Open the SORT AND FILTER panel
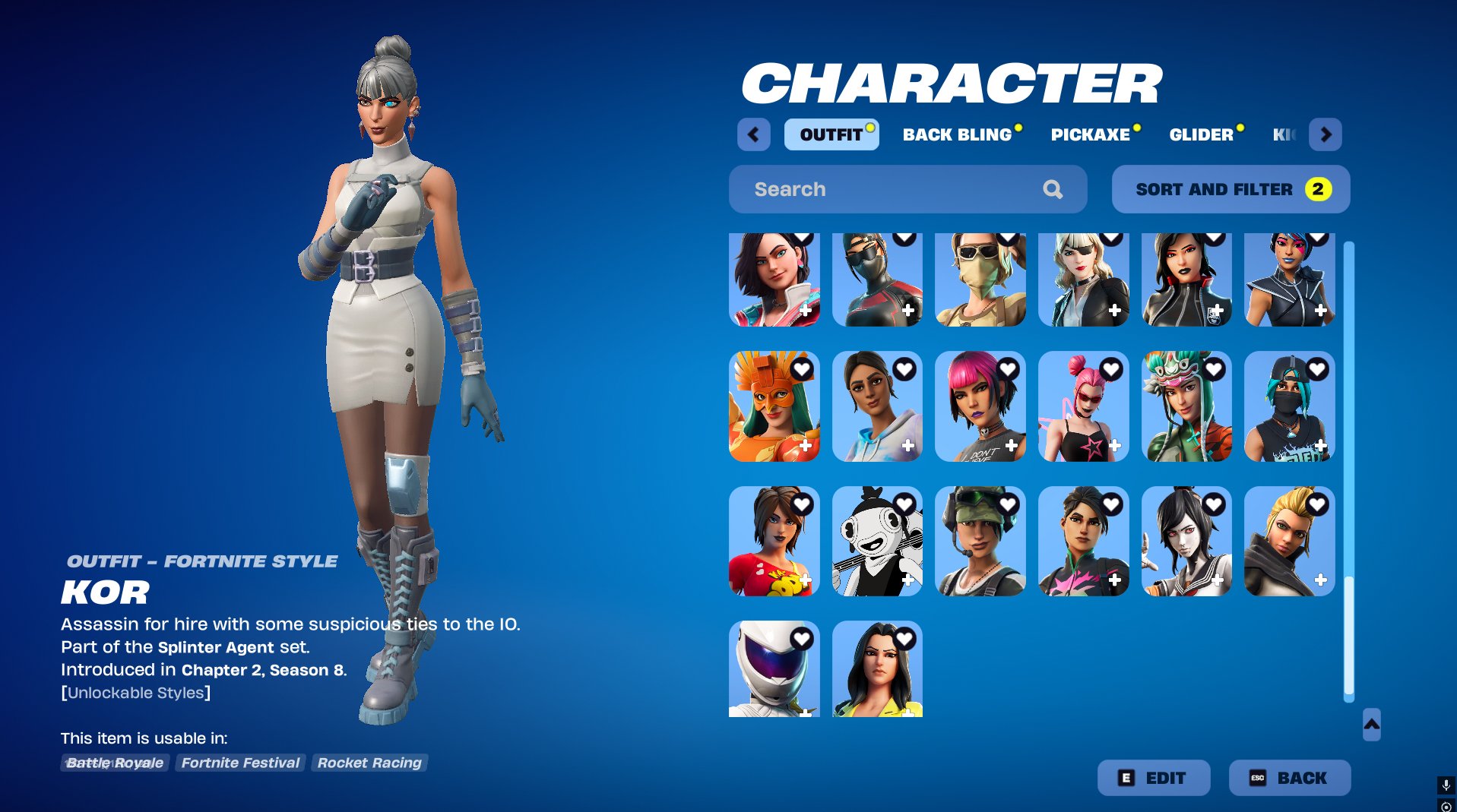This screenshot has width=1457, height=812. 1230,189
